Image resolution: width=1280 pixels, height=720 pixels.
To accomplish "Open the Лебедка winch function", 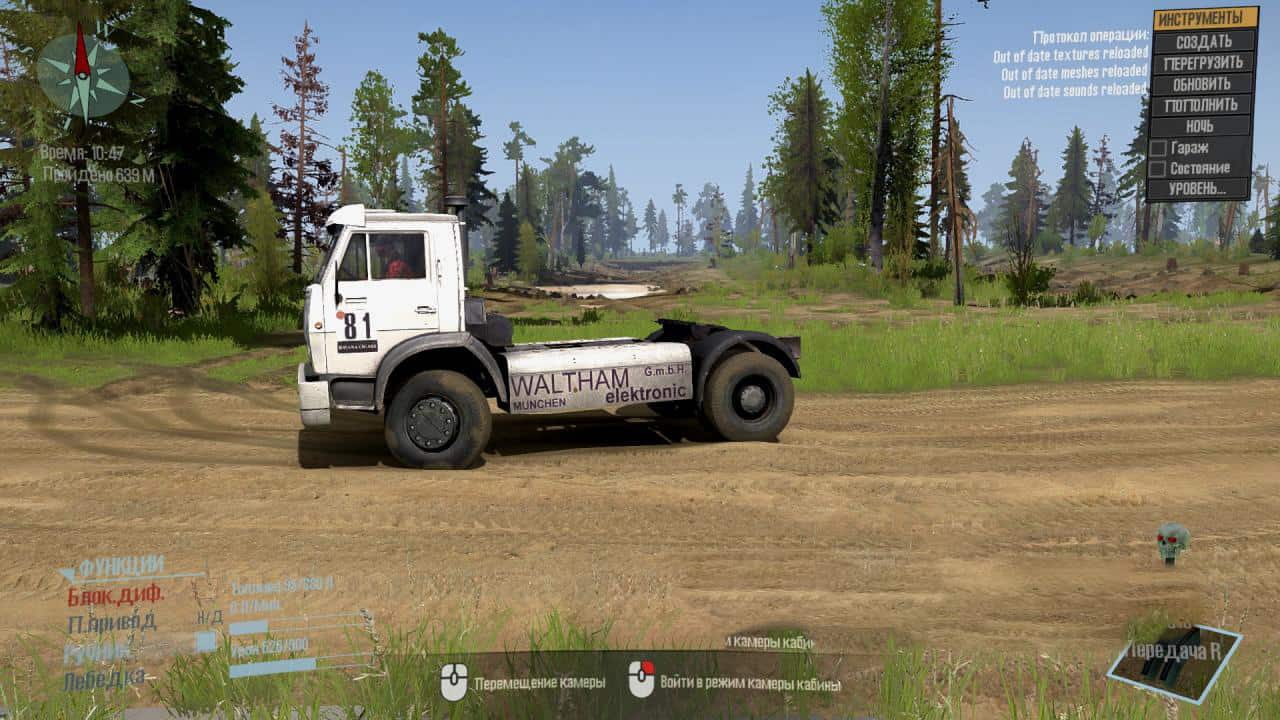I will (103, 680).
